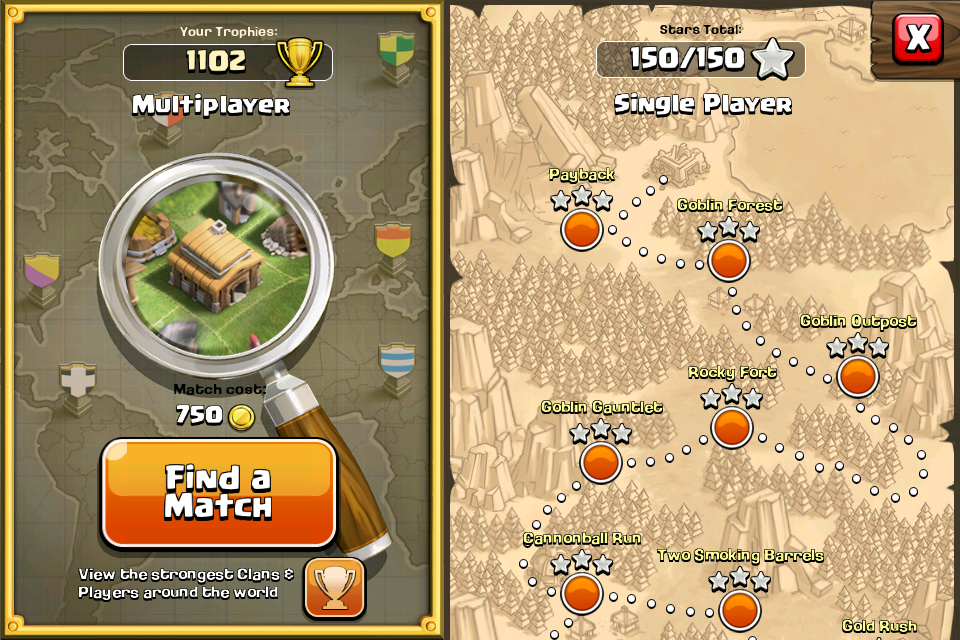Close the attack map with red X

click(x=917, y=38)
